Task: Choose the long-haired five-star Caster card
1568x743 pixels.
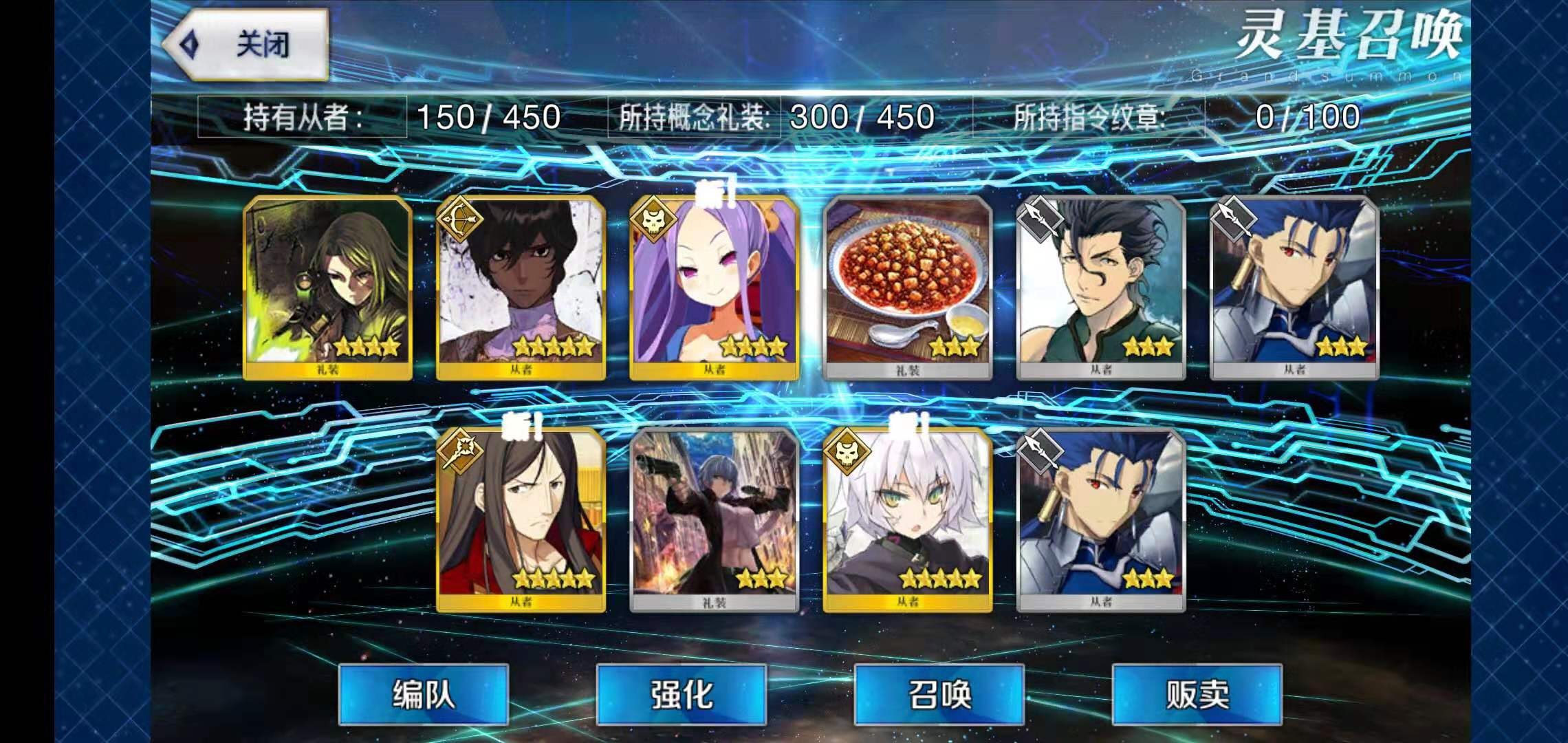Action: point(521,520)
